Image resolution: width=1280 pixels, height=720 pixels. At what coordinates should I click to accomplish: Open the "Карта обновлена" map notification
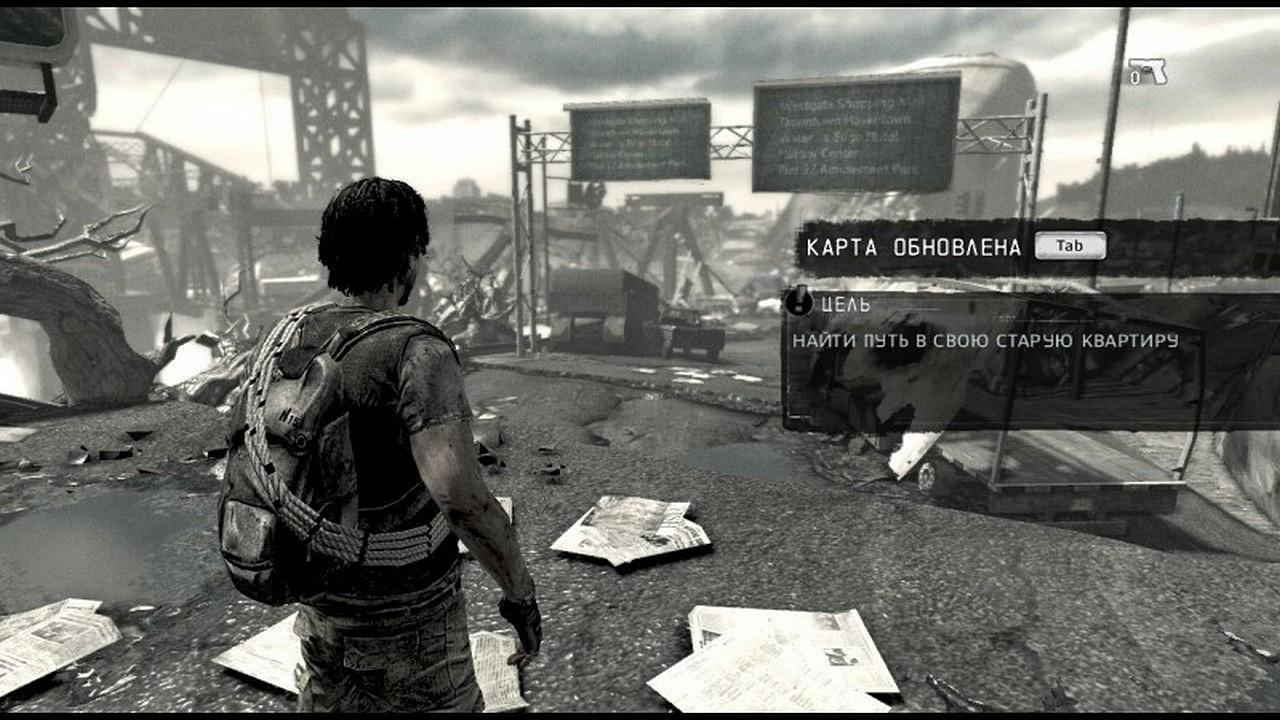913,247
